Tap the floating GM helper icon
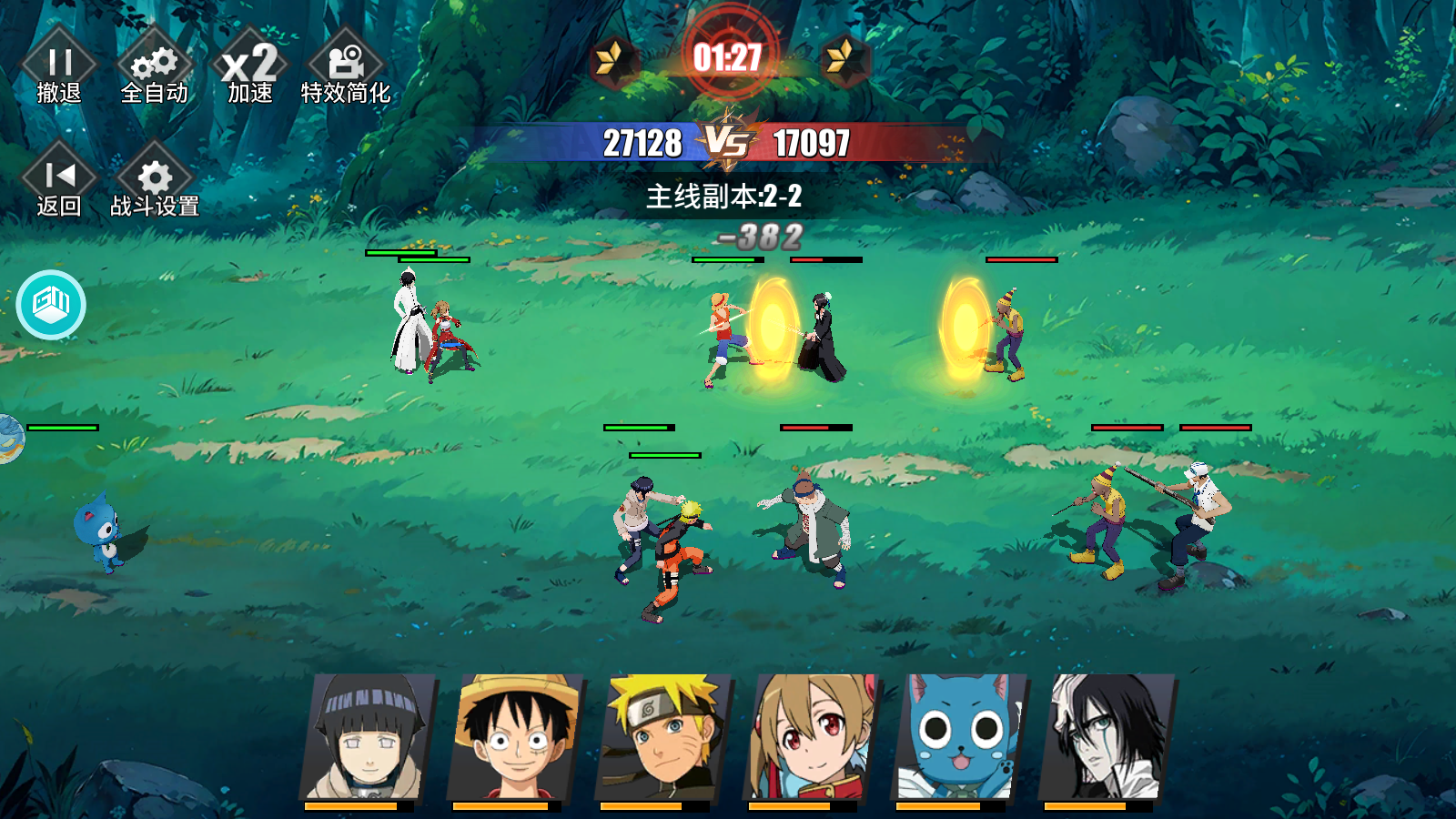Image resolution: width=1456 pixels, height=819 pixels. tap(52, 305)
